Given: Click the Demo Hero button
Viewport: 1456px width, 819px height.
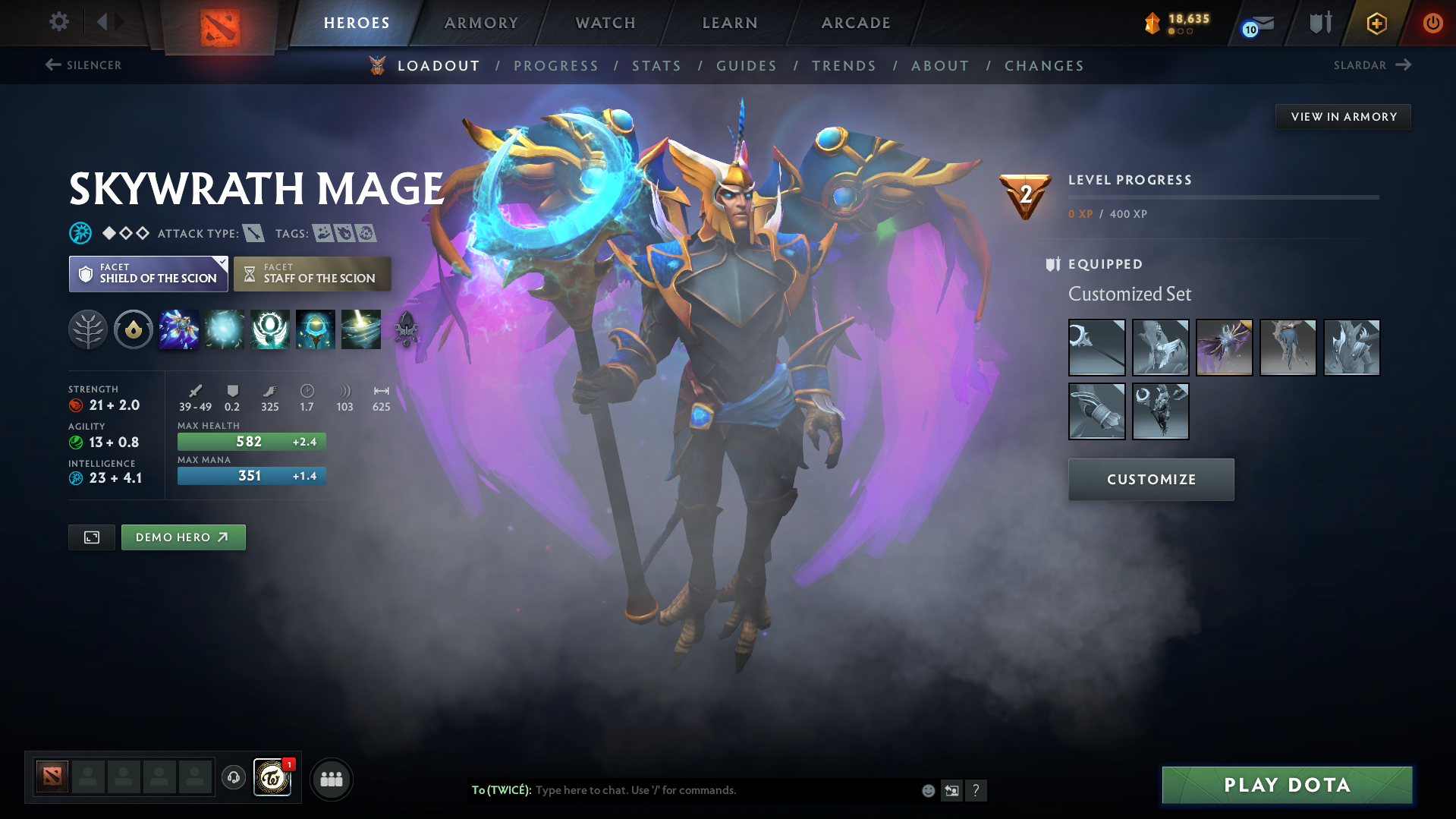Looking at the screenshot, I should tap(183, 537).
